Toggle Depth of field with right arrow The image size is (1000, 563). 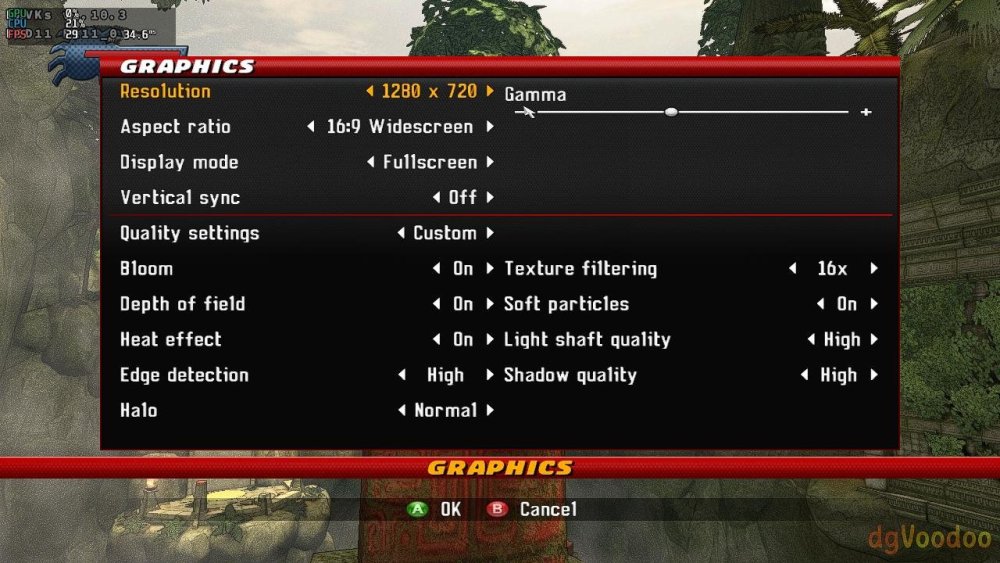pyautogui.click(x=490, y=304)
